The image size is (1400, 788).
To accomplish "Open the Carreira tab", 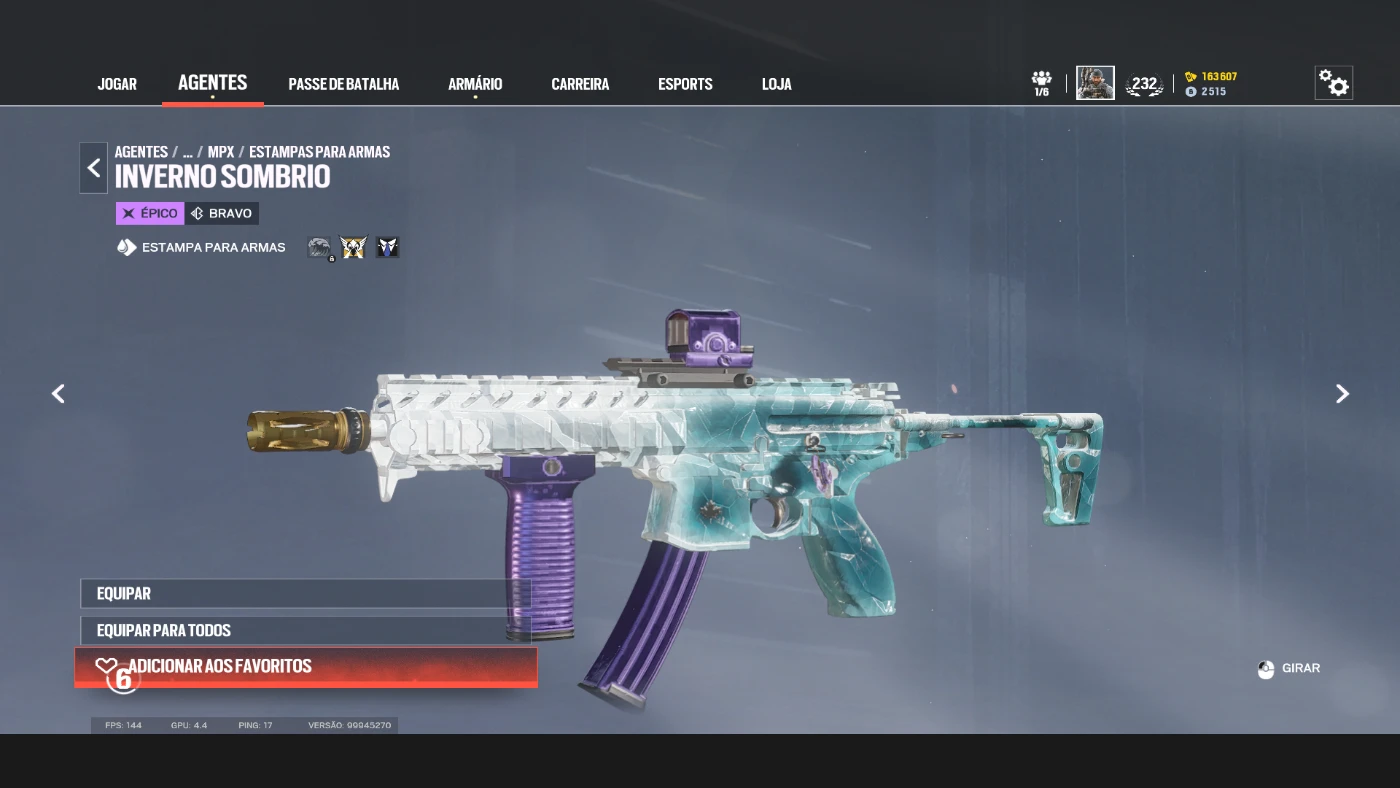I will pyautogui.click(x=580, y=84).
